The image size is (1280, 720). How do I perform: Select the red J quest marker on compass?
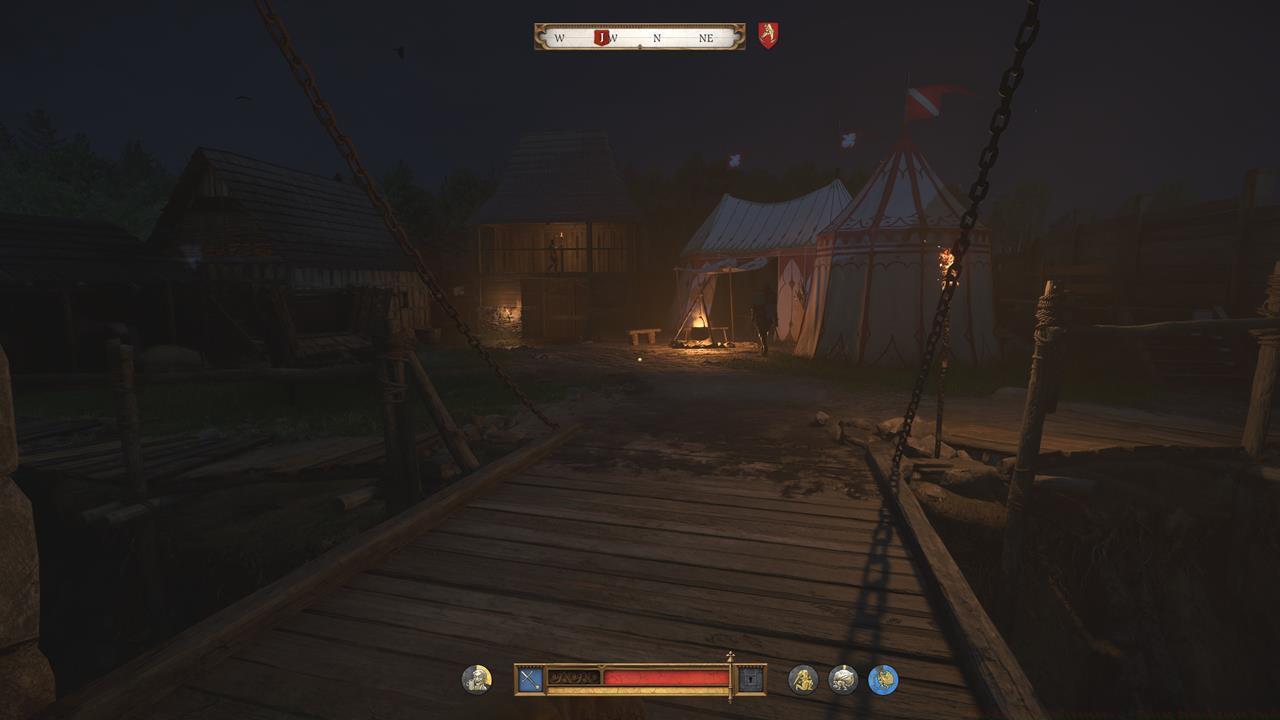[602, 37]
